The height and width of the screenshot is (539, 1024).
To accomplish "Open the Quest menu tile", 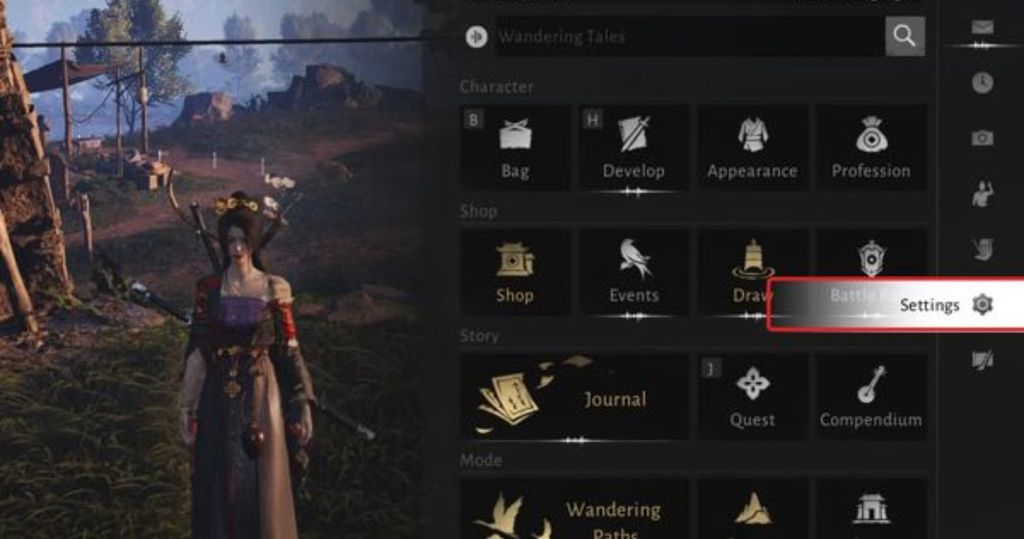I will [752, 396].
